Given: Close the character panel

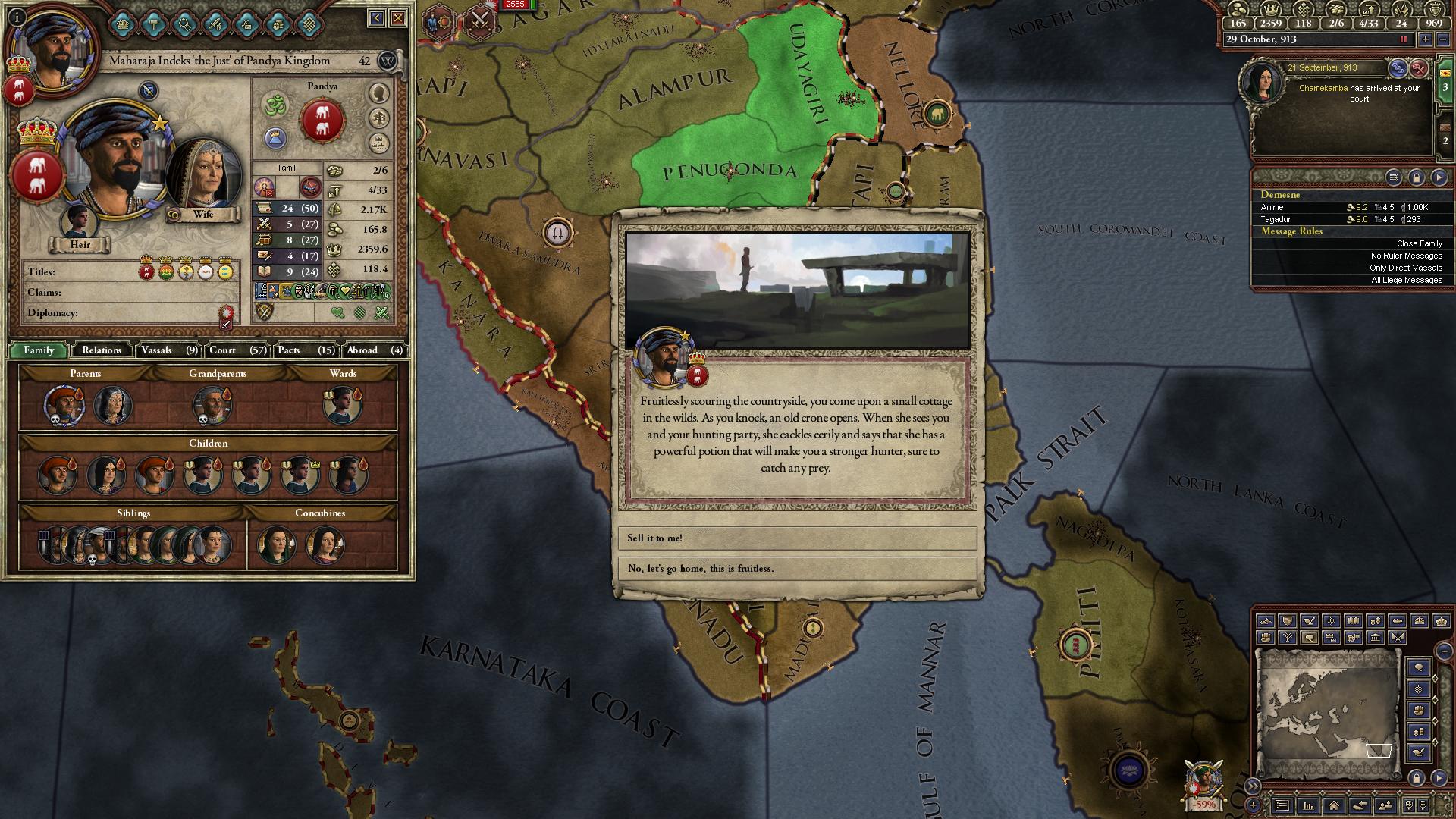Looking at the screenshot, I should pos(397,18).
